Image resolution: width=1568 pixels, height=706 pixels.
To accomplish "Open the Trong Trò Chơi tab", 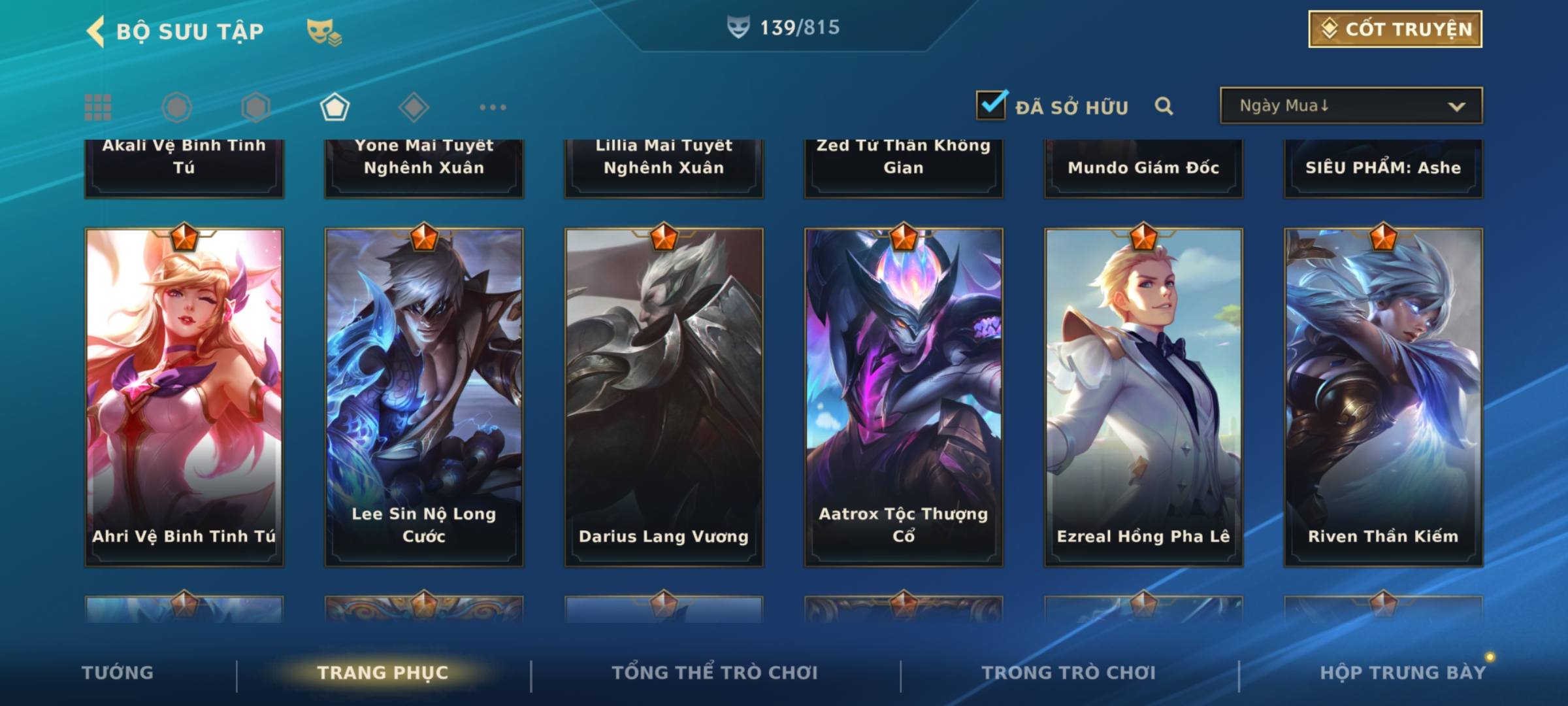I will coord(1069,673).
